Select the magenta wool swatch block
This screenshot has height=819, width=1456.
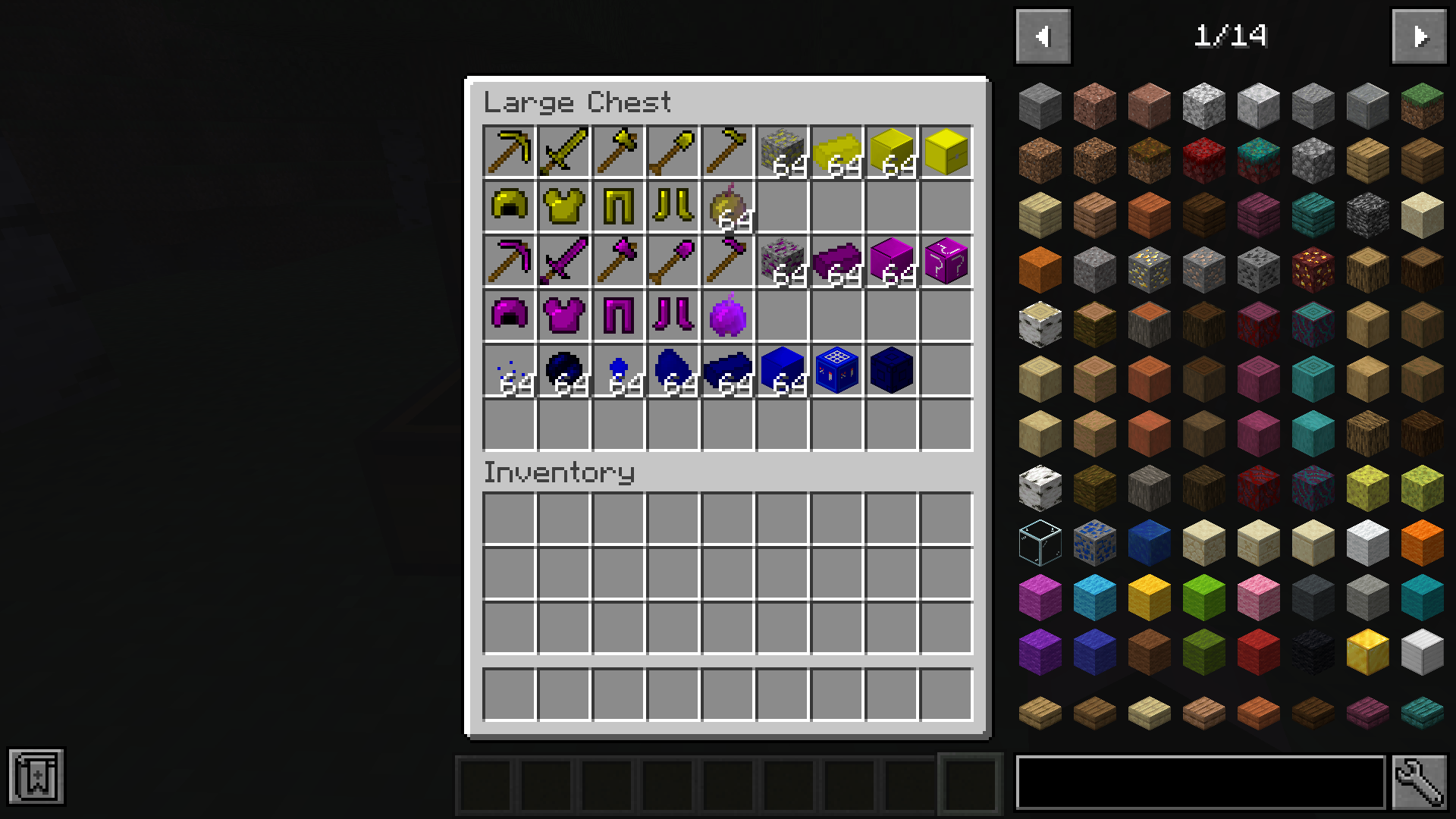pyautogui.click(x=1040, y=597)
